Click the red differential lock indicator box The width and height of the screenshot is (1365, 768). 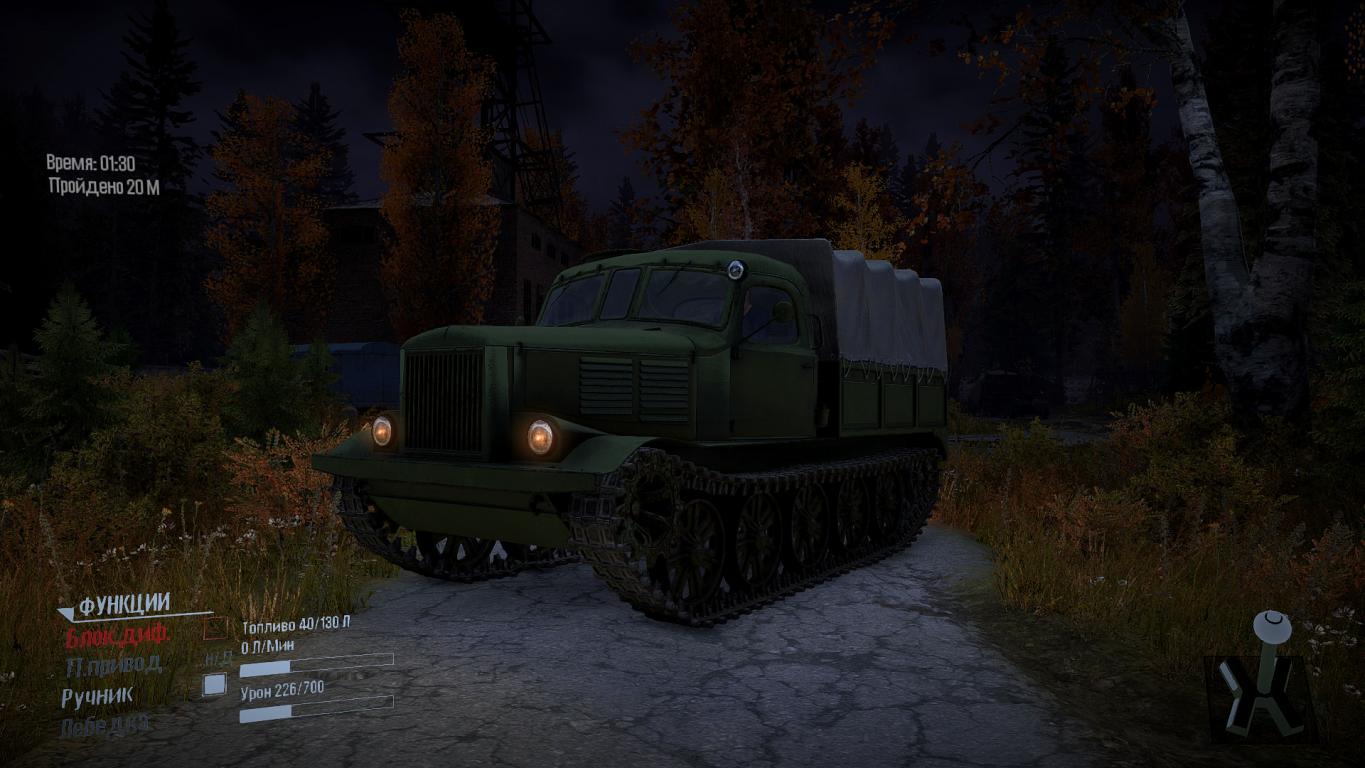[x=215, y=629]
